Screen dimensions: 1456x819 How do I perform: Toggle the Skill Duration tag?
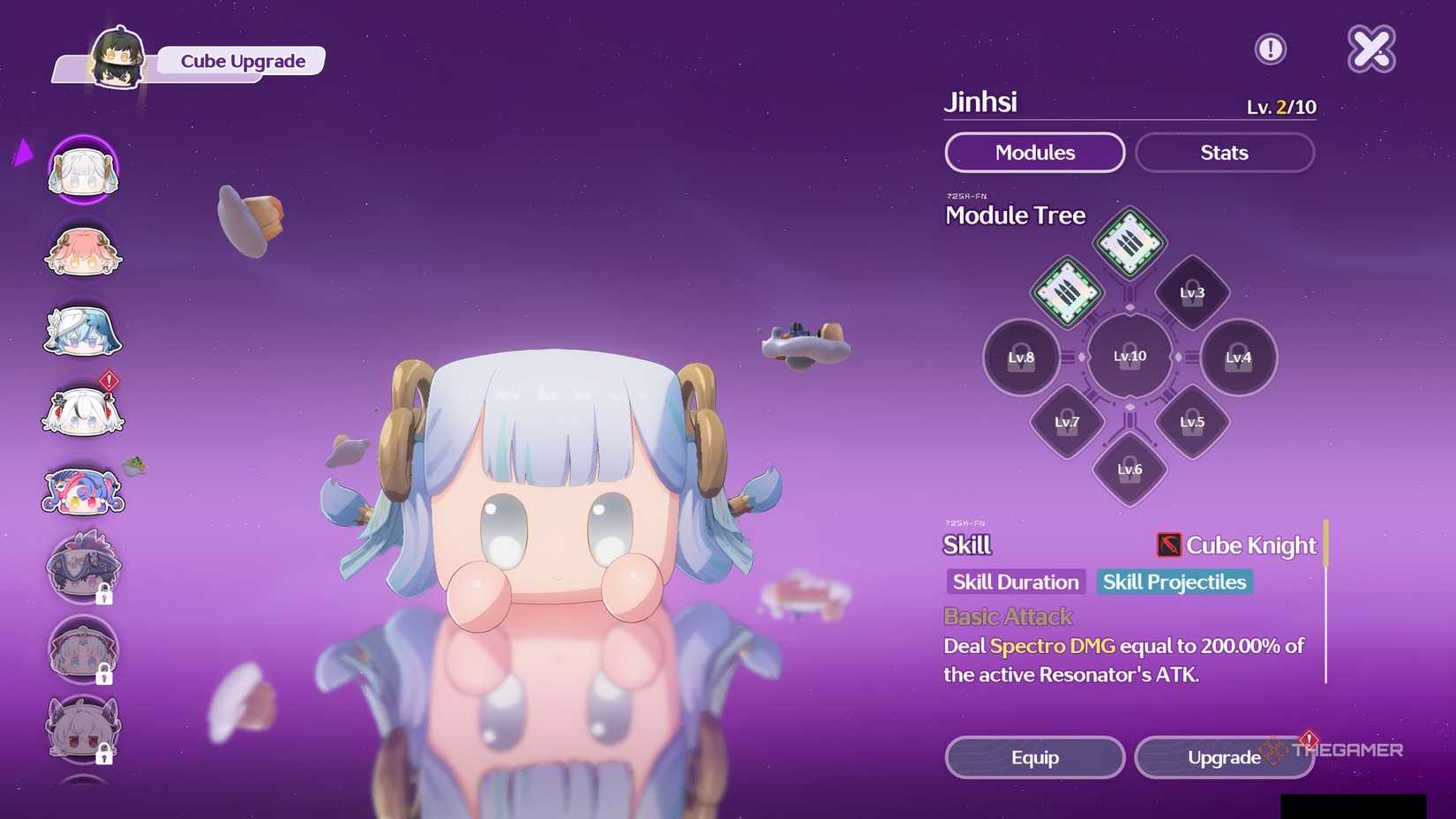[x=1015, y=582]
